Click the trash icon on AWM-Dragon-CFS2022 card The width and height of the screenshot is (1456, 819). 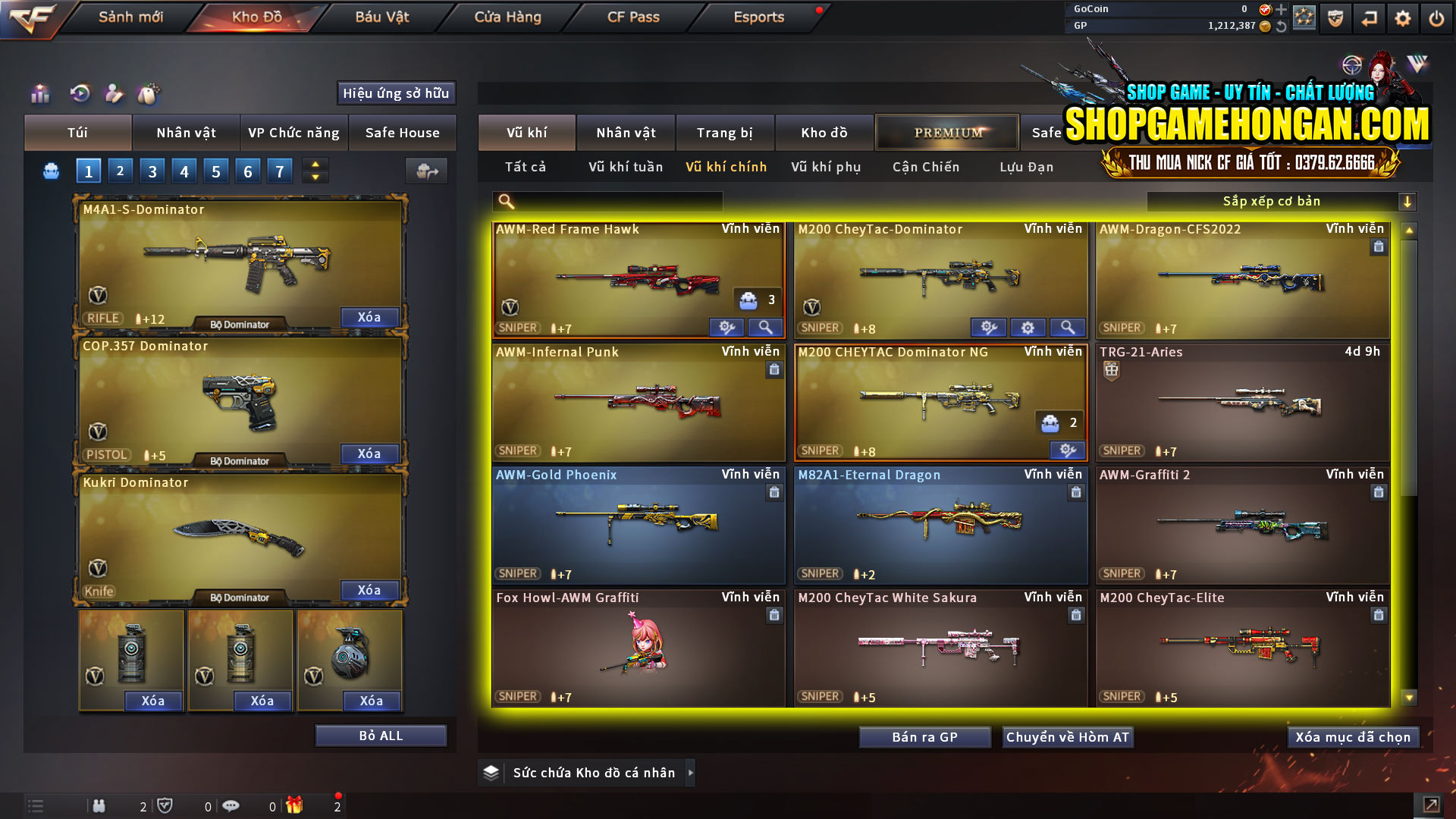pos(1378,246)
